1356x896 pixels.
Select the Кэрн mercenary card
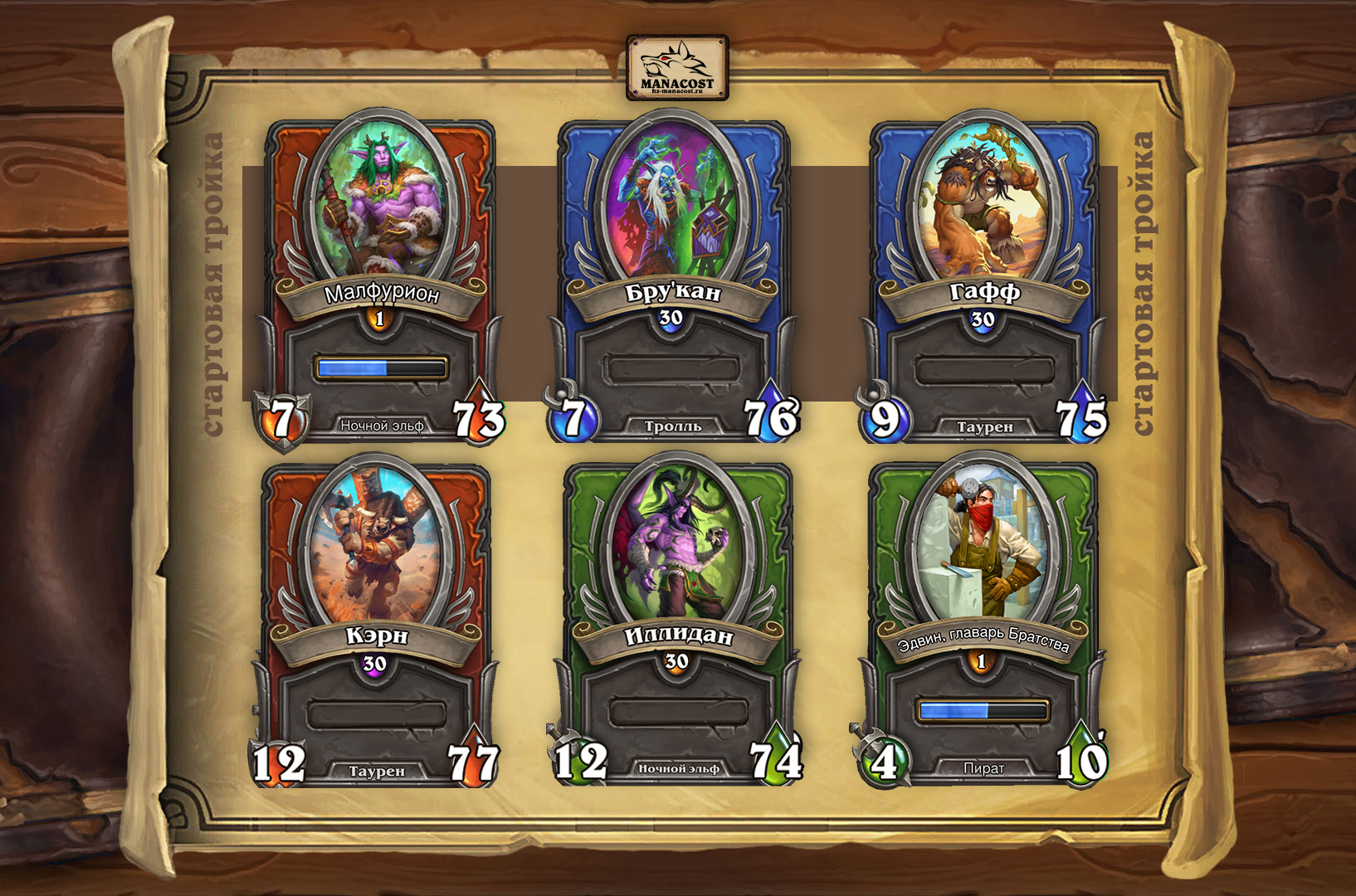377,622
